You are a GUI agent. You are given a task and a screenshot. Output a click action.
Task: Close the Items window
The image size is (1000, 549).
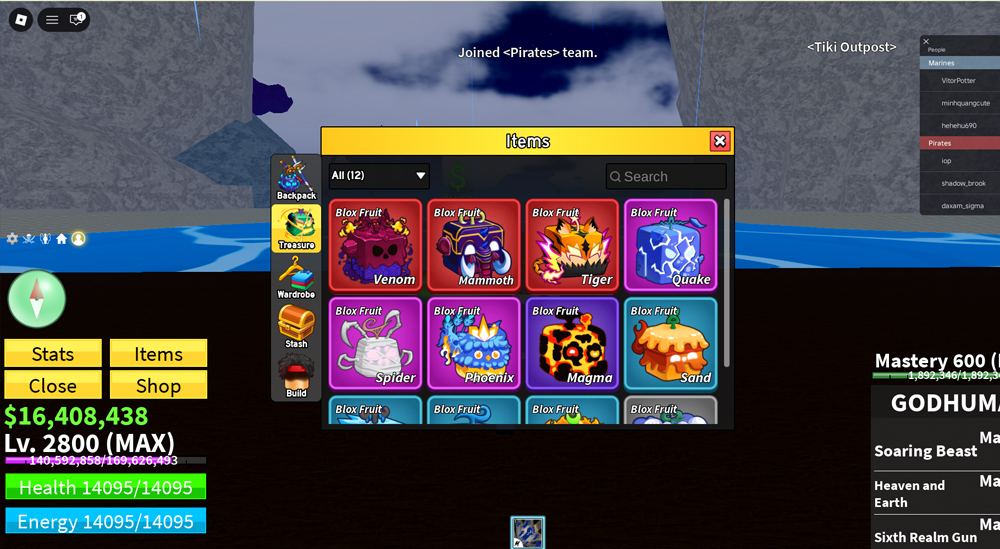(719, 141)
